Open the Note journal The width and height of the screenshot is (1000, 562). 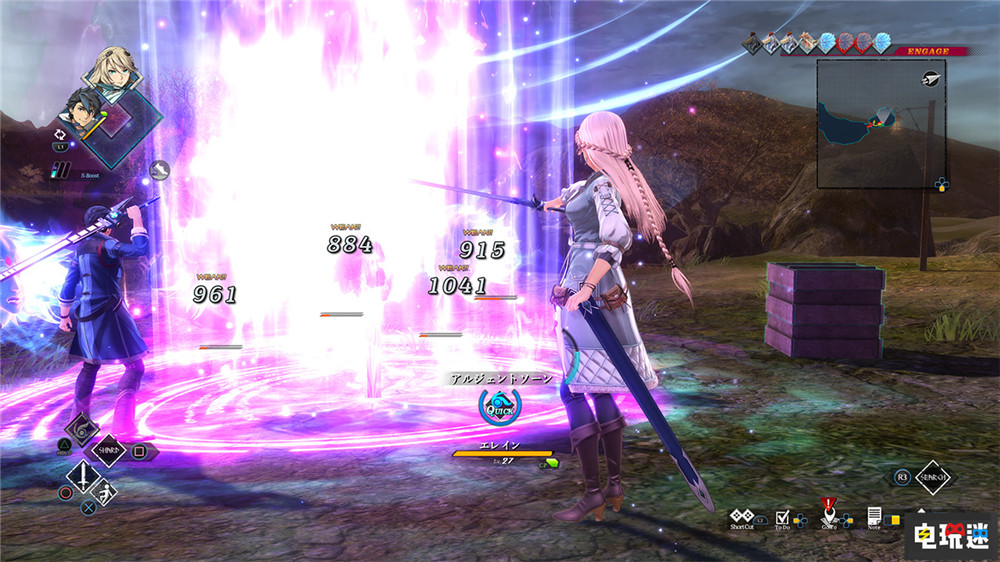click(874, 515)
